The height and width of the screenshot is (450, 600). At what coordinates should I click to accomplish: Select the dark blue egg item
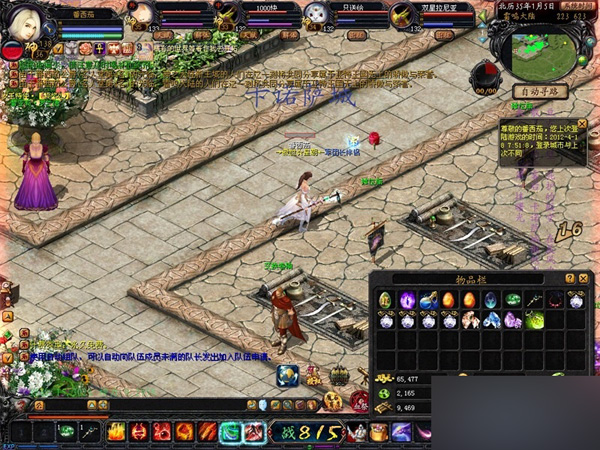tap(491, 300)
